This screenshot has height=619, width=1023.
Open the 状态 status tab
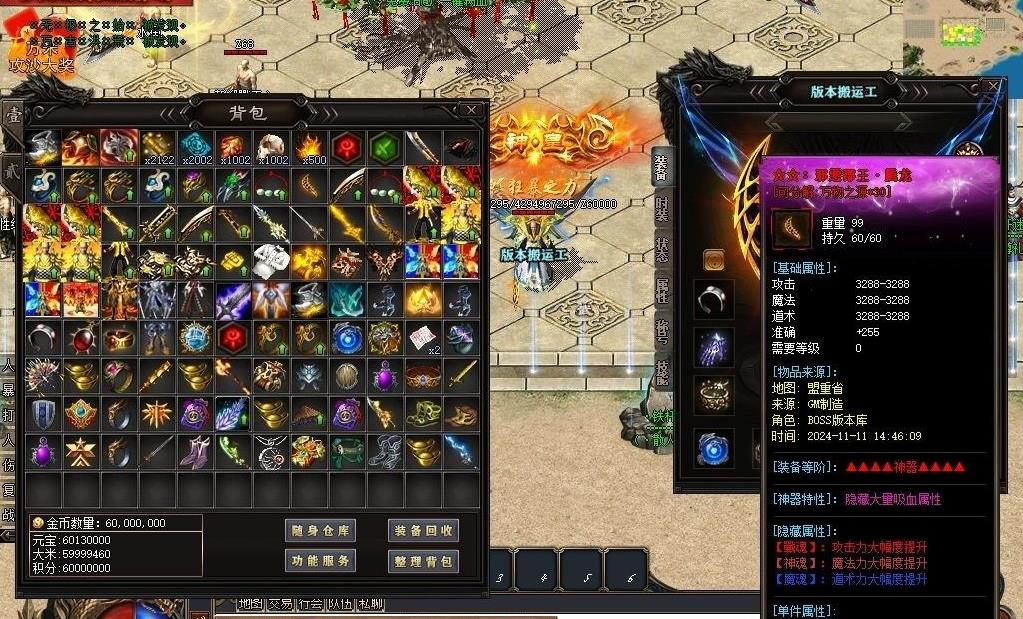661,250
